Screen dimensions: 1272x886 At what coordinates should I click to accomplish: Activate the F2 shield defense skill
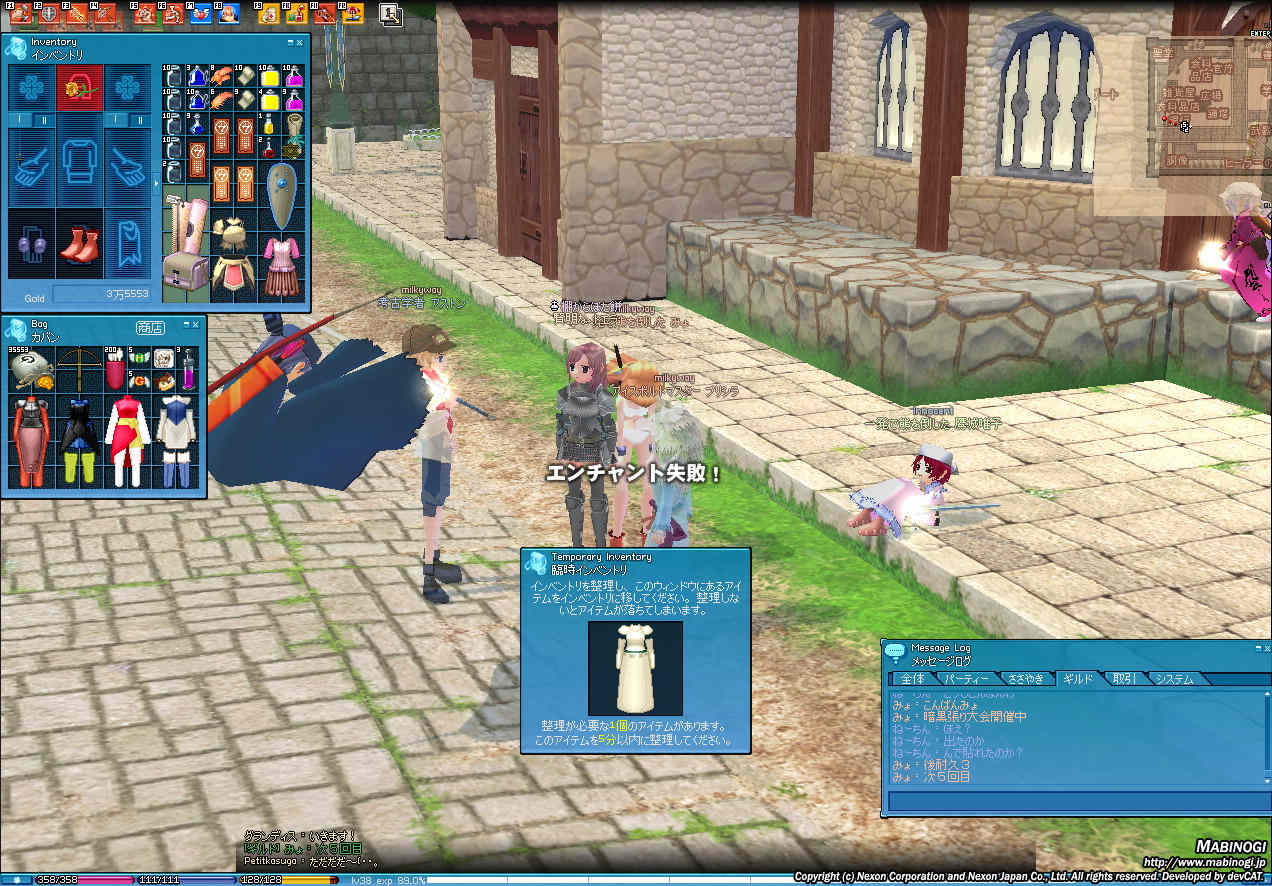click(48, 13)
